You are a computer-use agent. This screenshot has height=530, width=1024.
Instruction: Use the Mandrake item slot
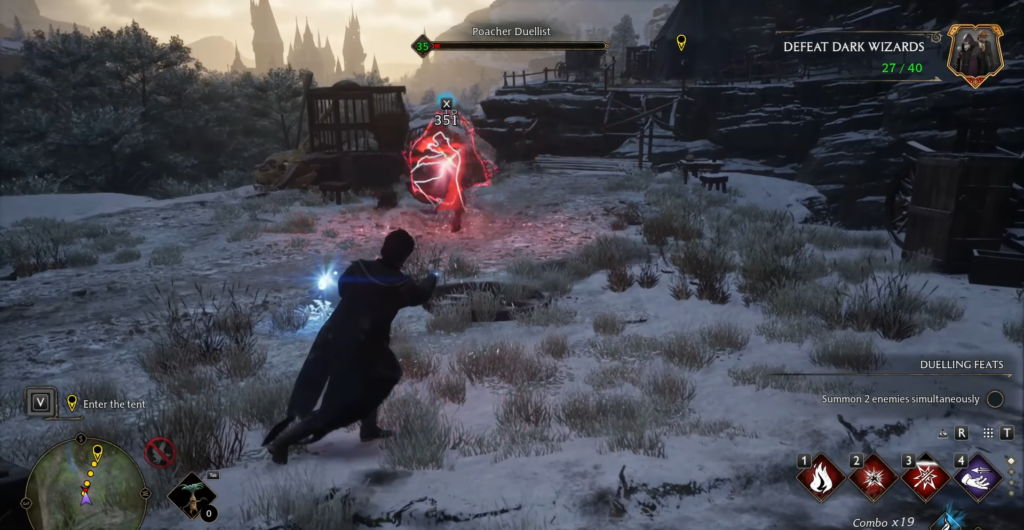[x=190, y=493]
